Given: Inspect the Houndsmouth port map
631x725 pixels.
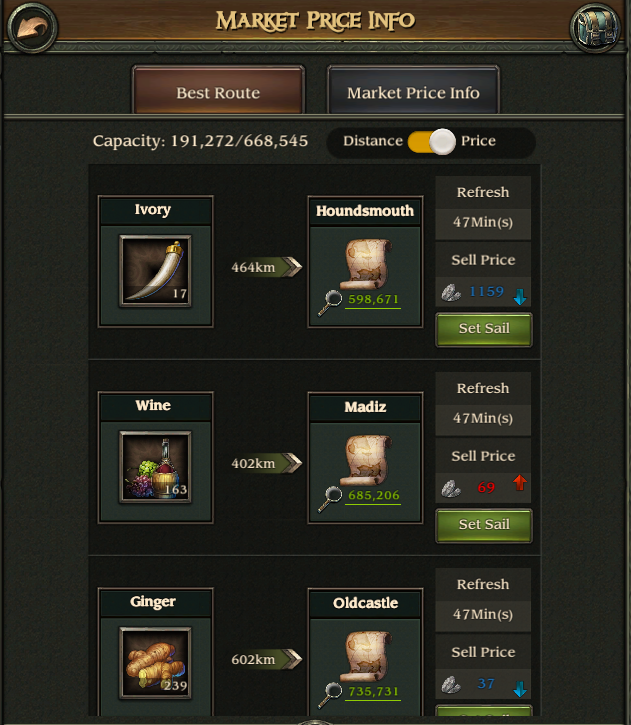Looking at the screenshot, I should pyautogui.click(x=364, y=263).
